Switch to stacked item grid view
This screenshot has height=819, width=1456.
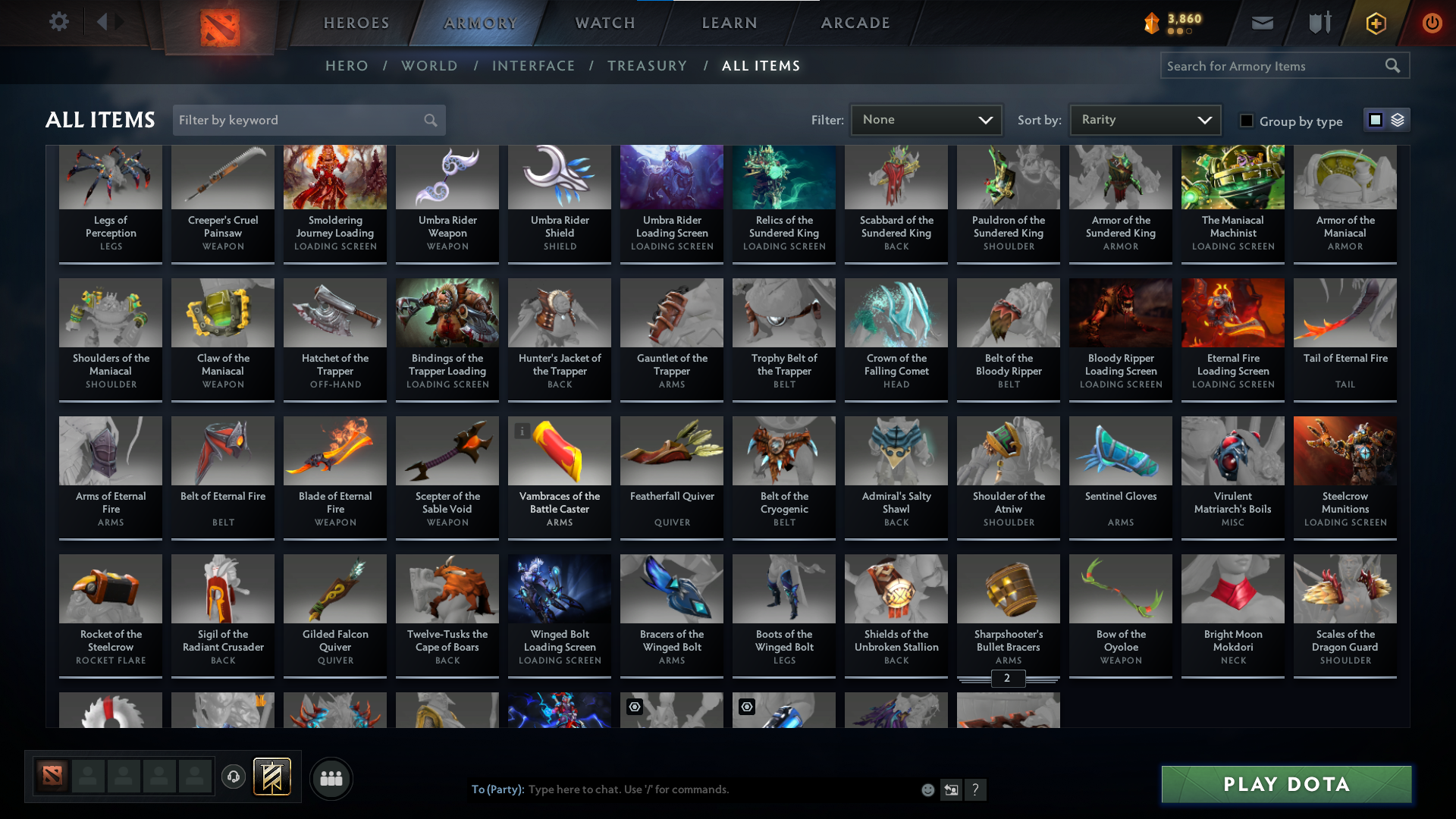click(x=1397, y=120)
